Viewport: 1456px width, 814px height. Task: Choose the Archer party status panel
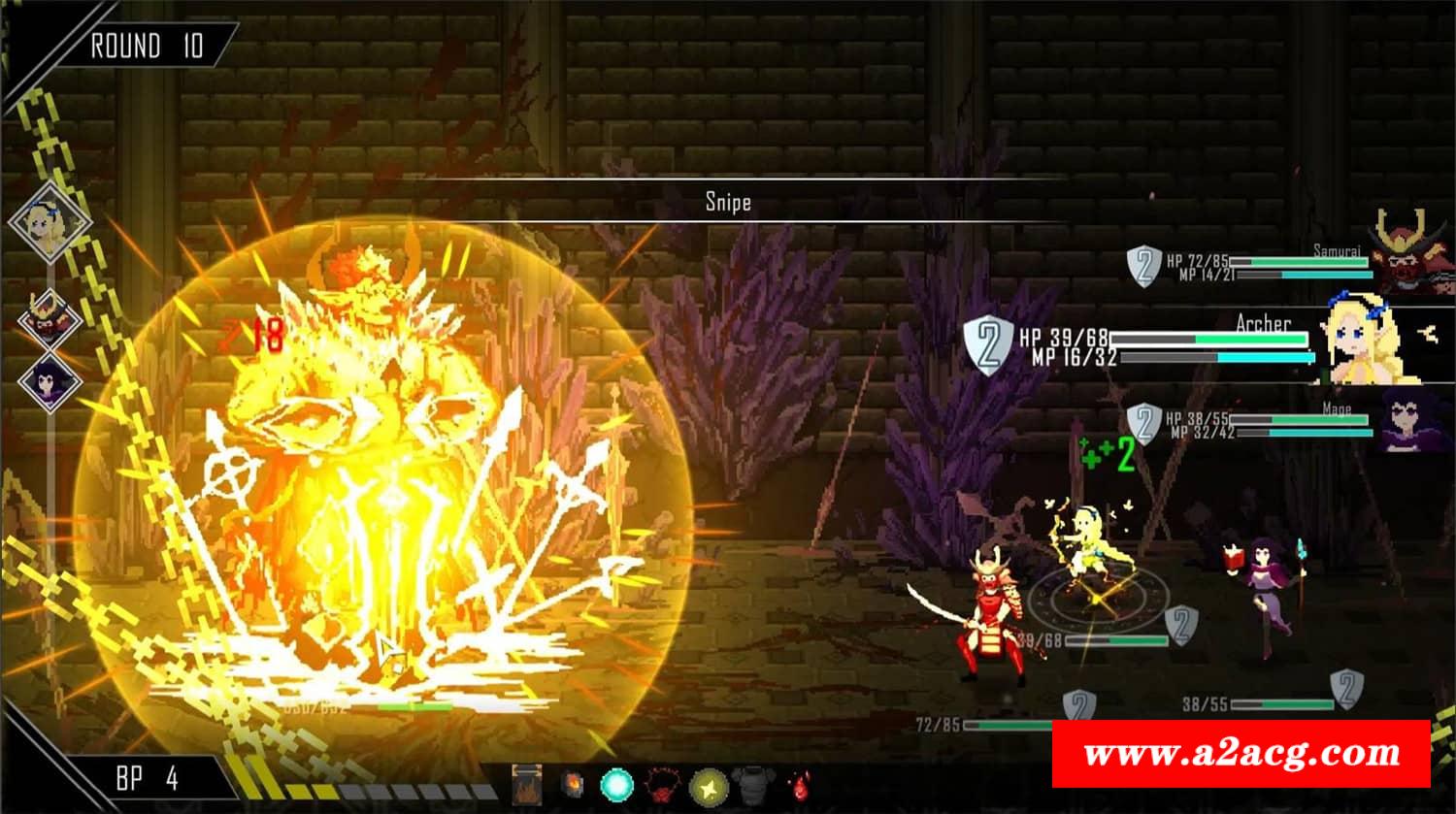(1204, 346)
